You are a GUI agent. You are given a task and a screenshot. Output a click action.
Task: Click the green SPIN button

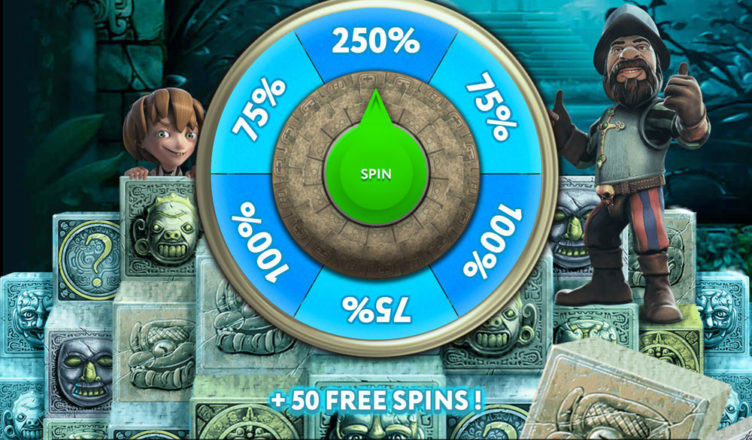pyautogui.click(x=375, y=172)
